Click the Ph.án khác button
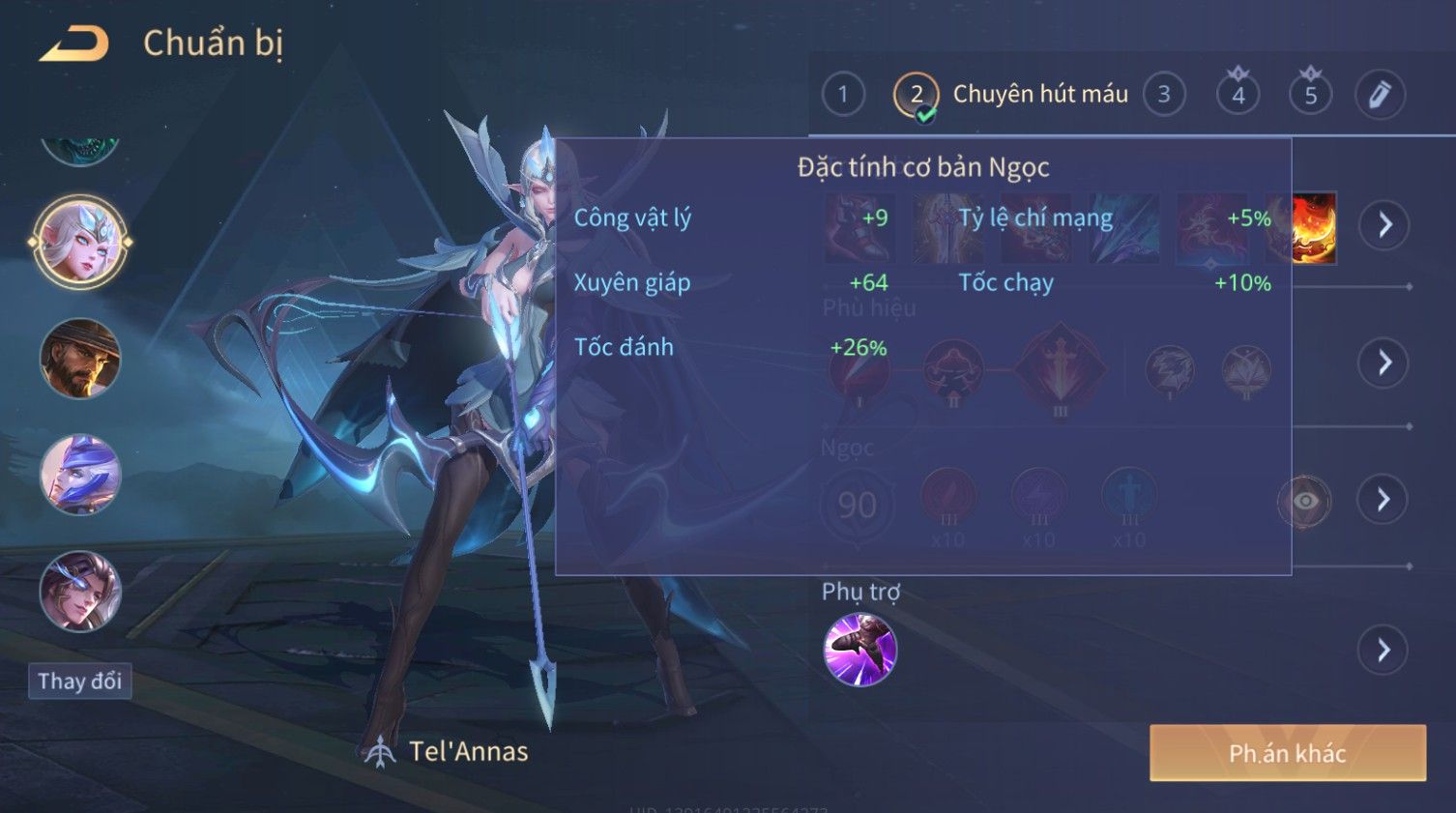Viewport: 1456px width, 813px height. (x=1287, y=753)
